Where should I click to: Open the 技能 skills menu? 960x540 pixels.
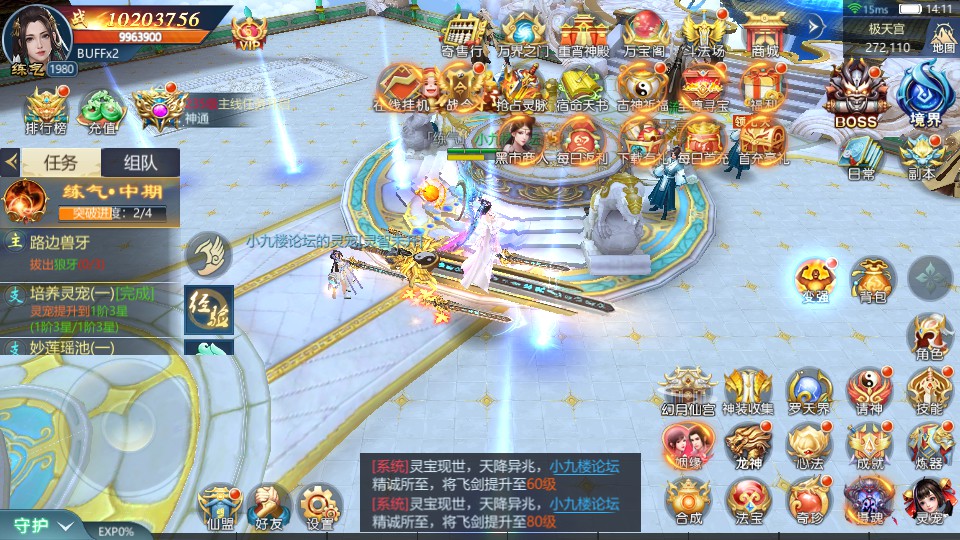[x=929, y=391]
